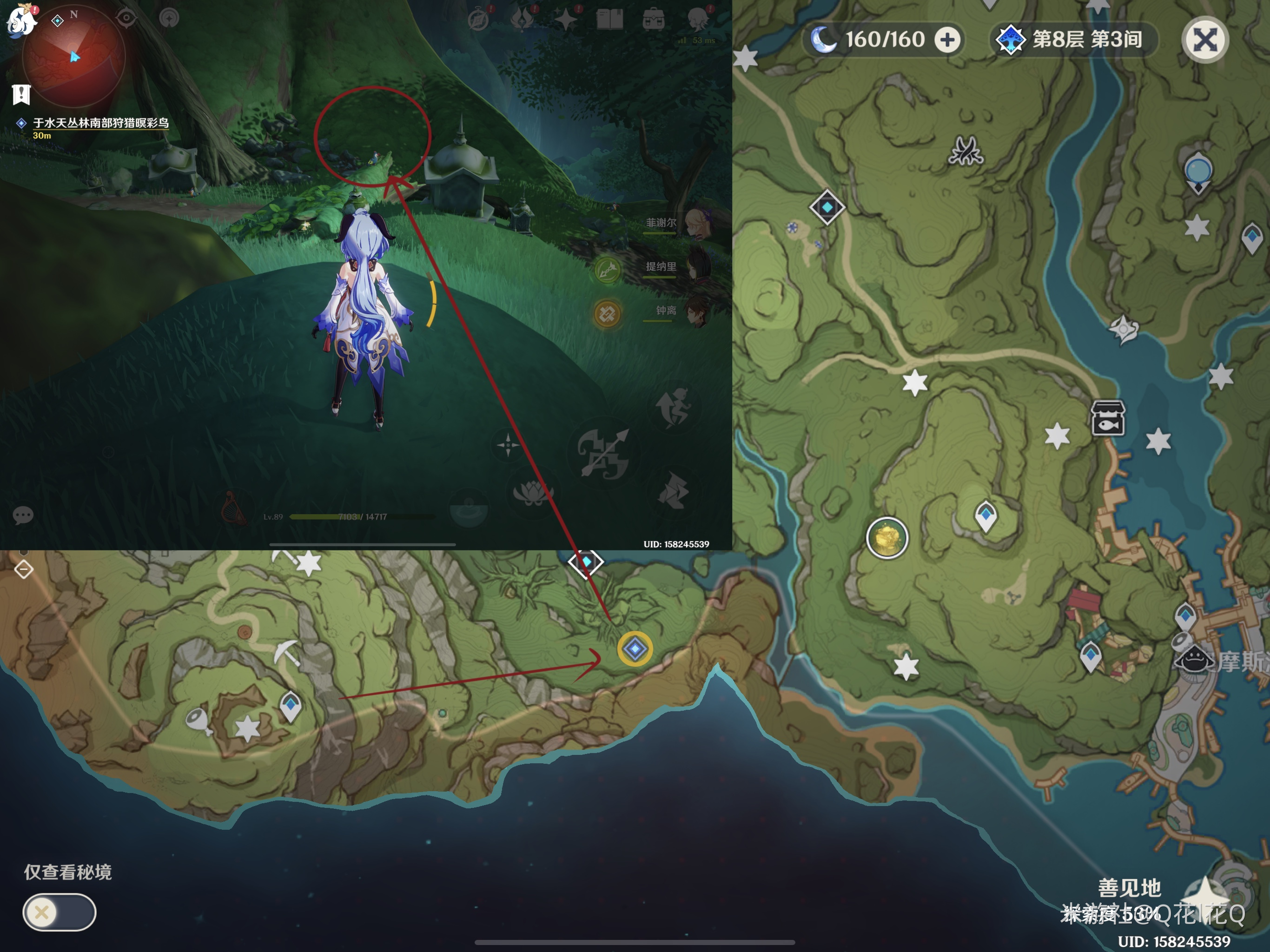
Task: Close the map with the X button
Action: pos(1204,40)
